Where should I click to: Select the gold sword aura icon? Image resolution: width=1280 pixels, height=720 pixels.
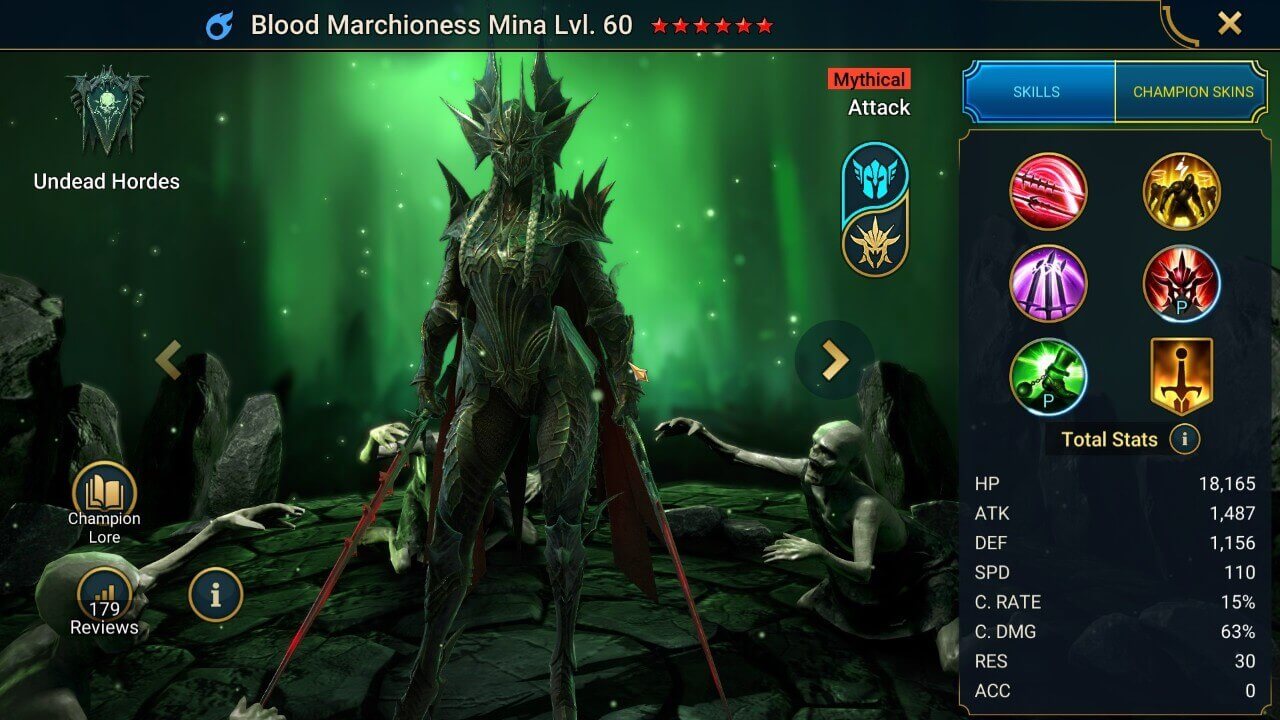tap(1182, 377)
